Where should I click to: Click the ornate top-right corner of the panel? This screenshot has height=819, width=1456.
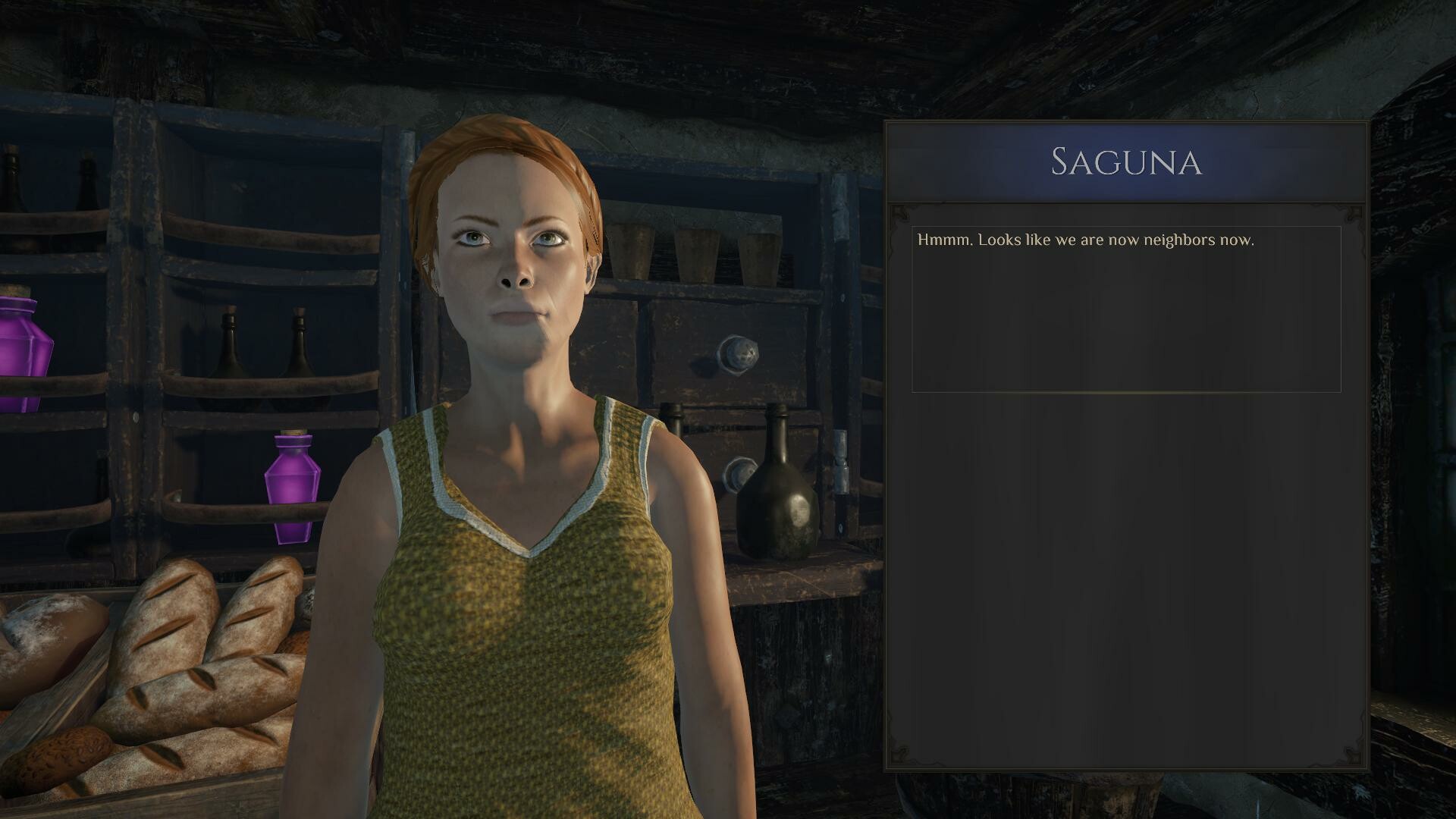1351,215
